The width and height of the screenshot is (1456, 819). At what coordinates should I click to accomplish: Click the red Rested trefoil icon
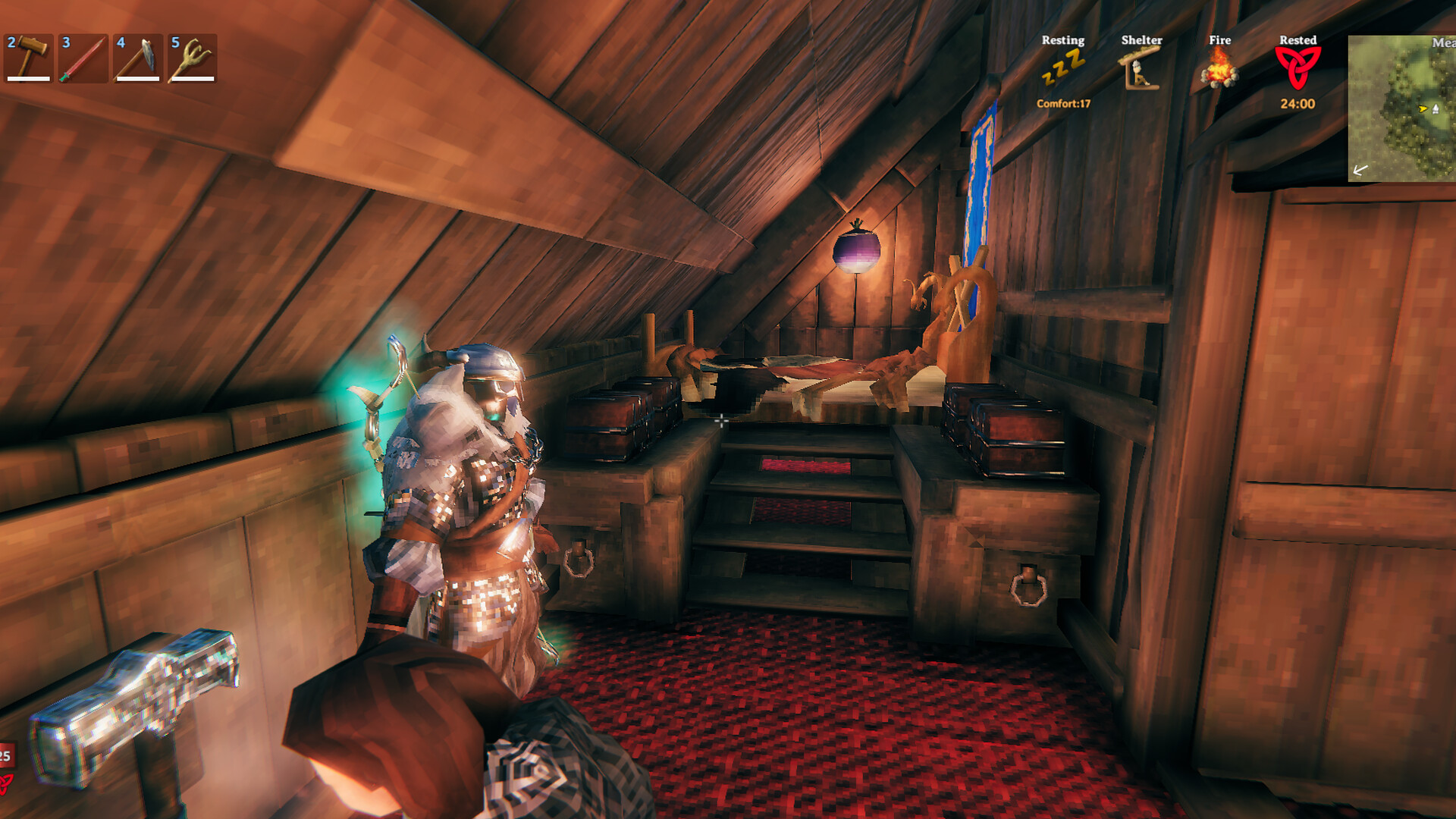point(1300,68)
